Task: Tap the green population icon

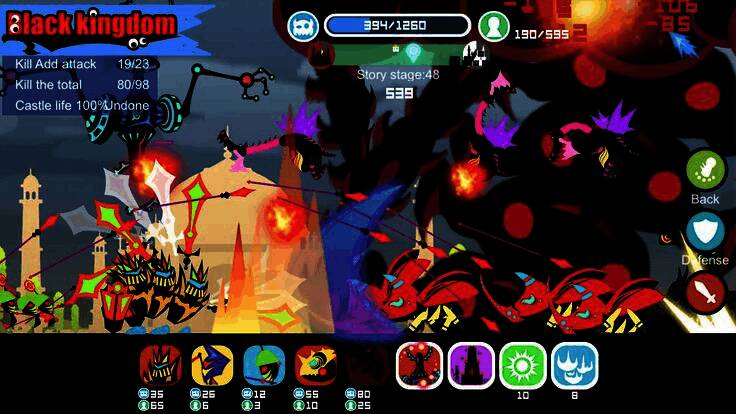Action: point(492,27)
